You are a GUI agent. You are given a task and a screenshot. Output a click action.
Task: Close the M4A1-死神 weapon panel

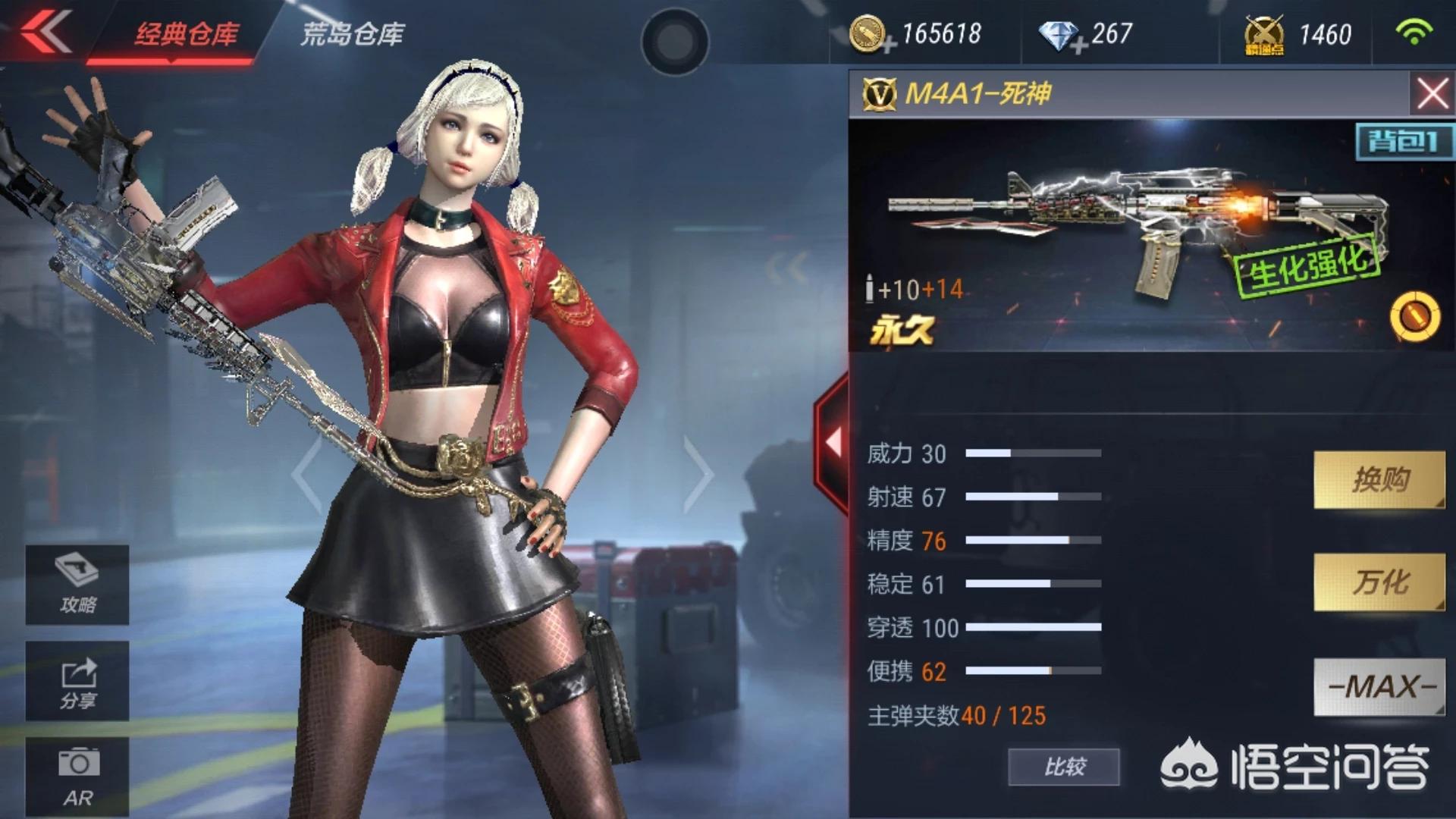[x=1431, y=94]
